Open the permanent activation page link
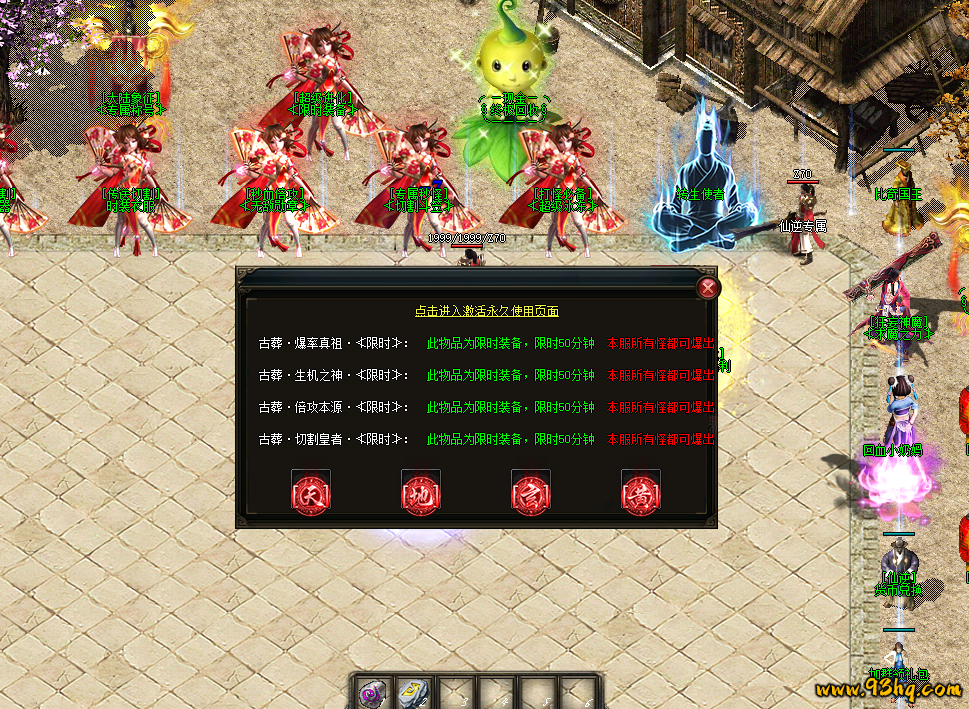The image size is (969, 709). click(487, 311)
